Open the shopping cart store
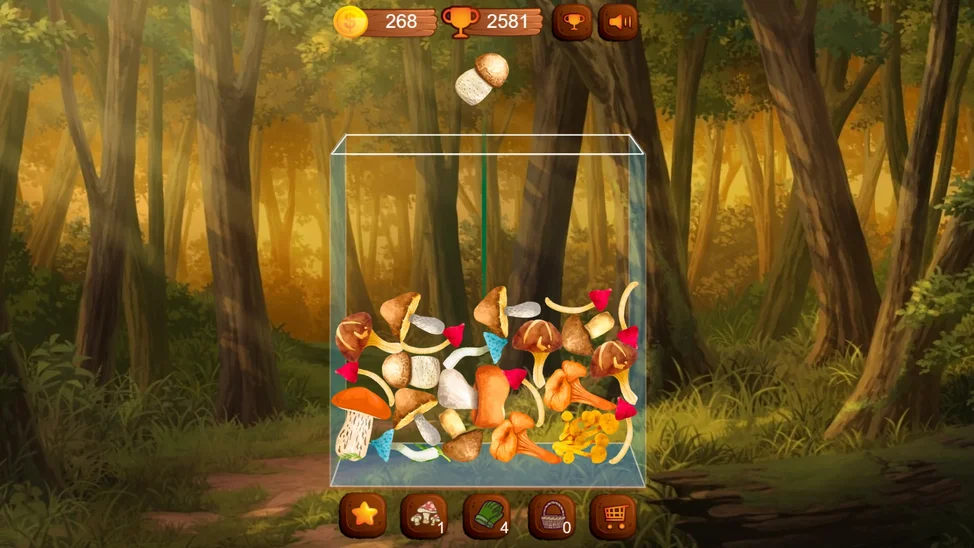 (613, 515)
